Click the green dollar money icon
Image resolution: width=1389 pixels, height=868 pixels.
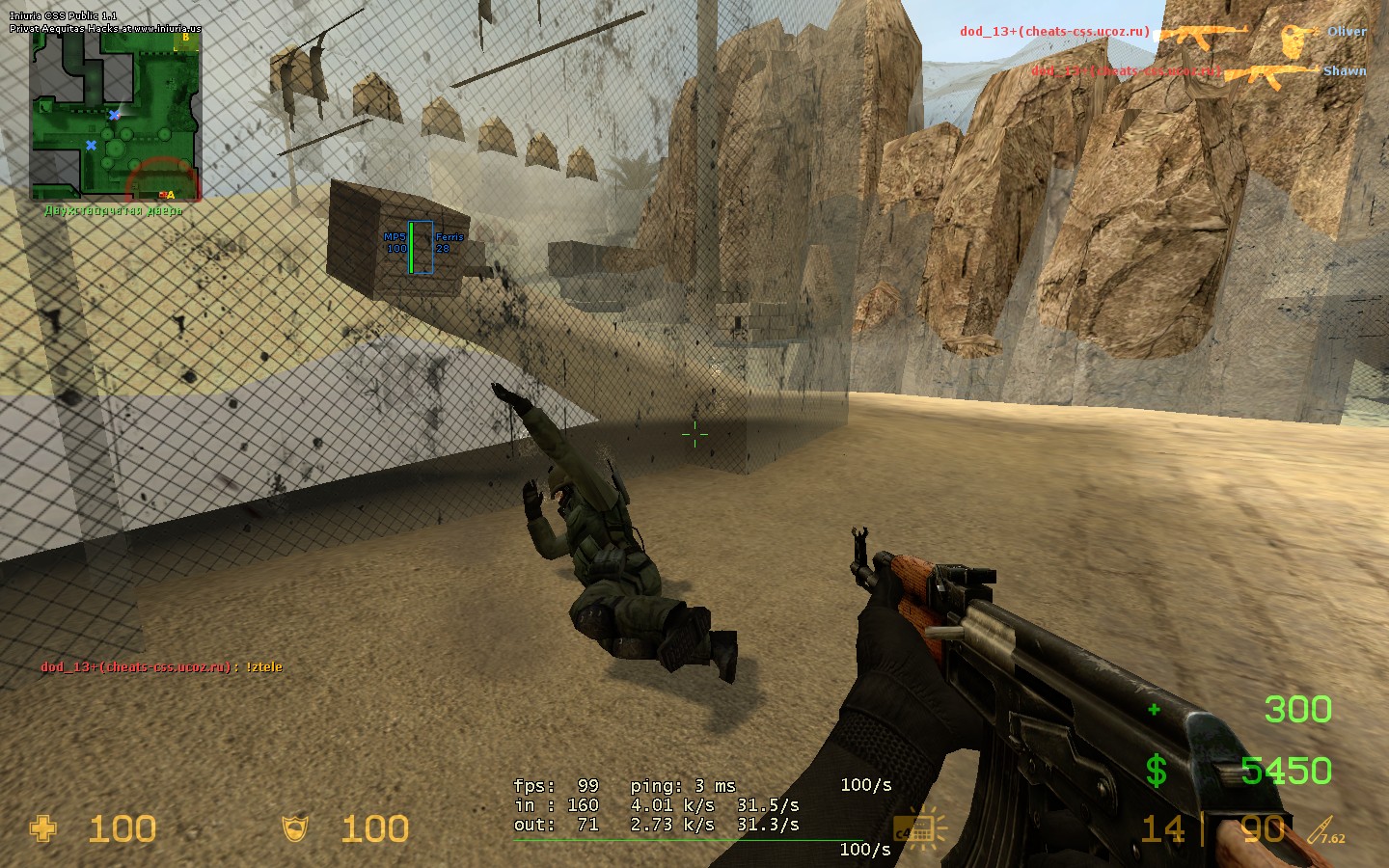[1156, 771]
